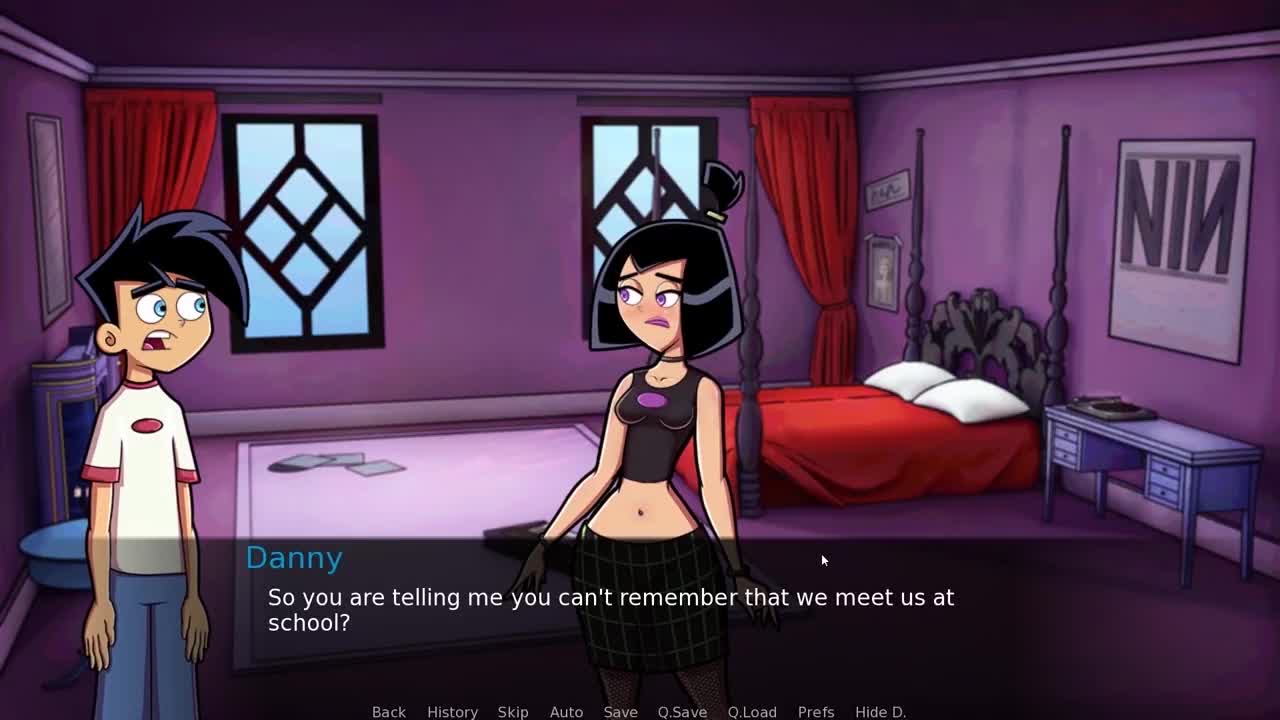The height and width of the screenshot is (720, 1280).
Task: Perform a quick save with Q.Save
Action: coord(682,711)
